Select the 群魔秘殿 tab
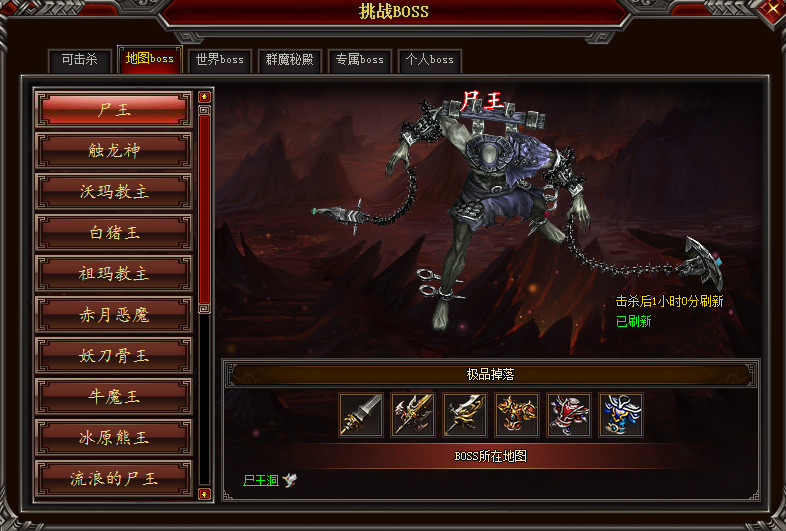Screen dimensions: 786x531 click(x=289, y=59)
